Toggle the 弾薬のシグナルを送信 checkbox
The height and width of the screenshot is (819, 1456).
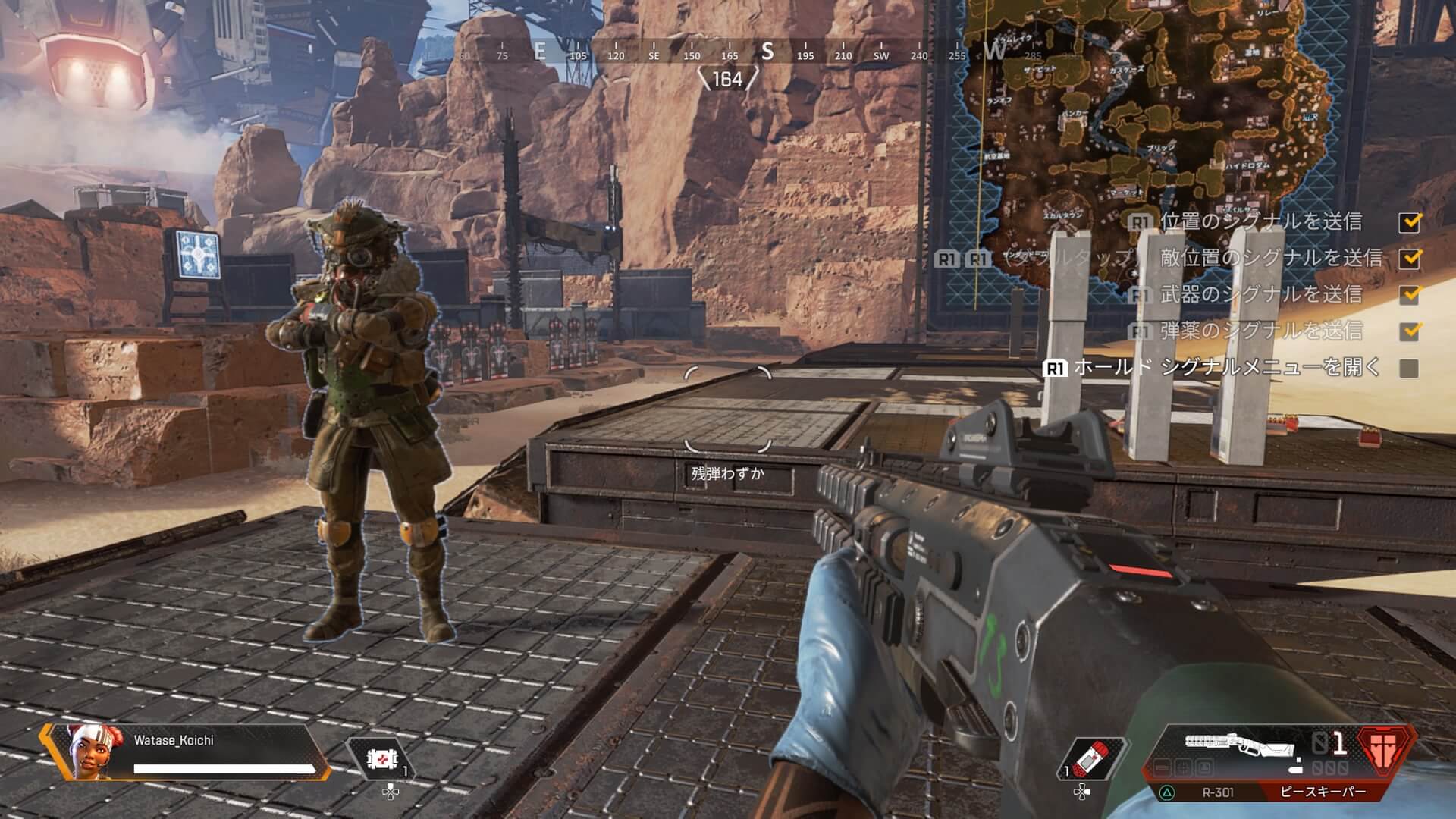tap(1410, 331)
